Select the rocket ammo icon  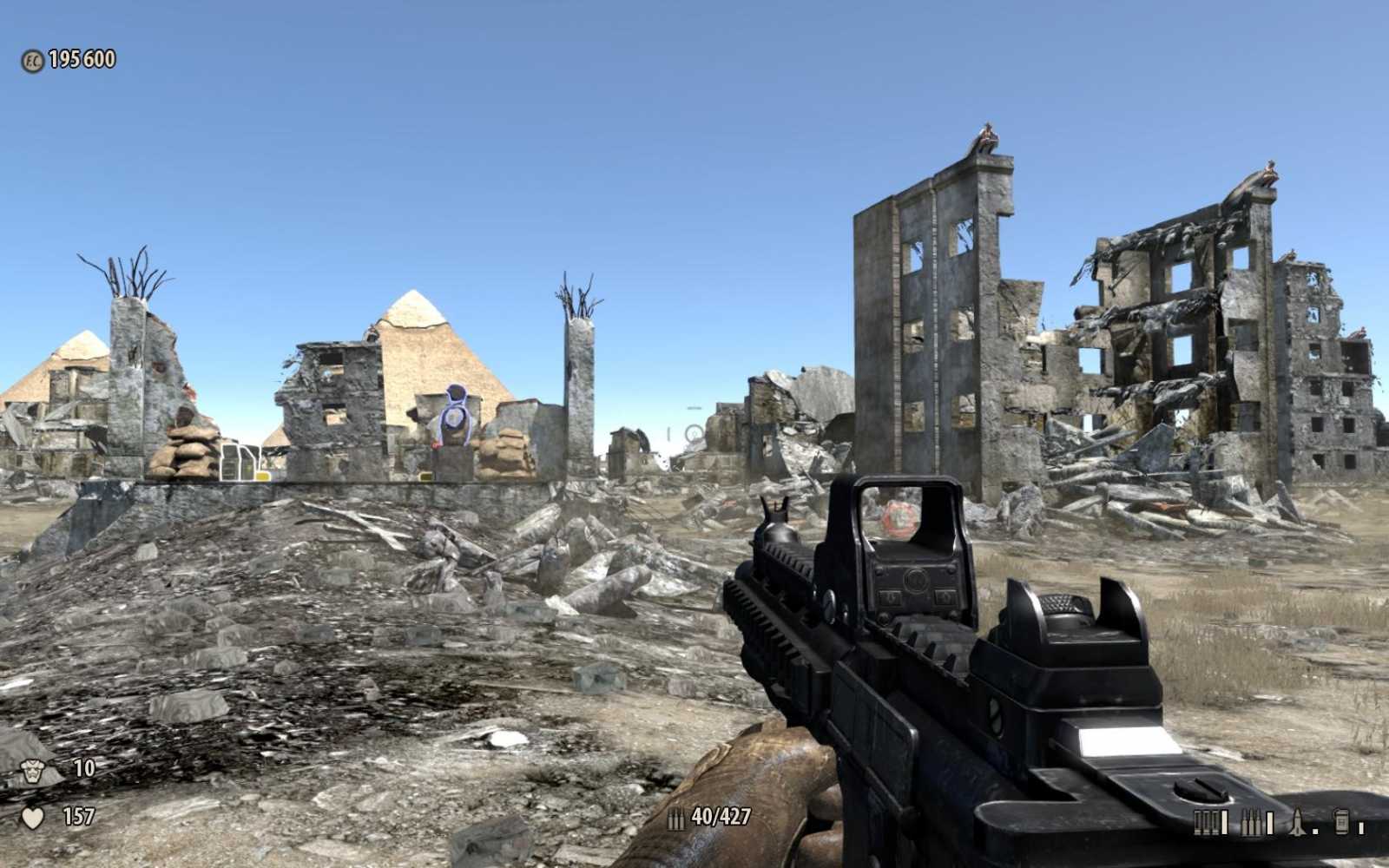click(x=1297, y=820)
